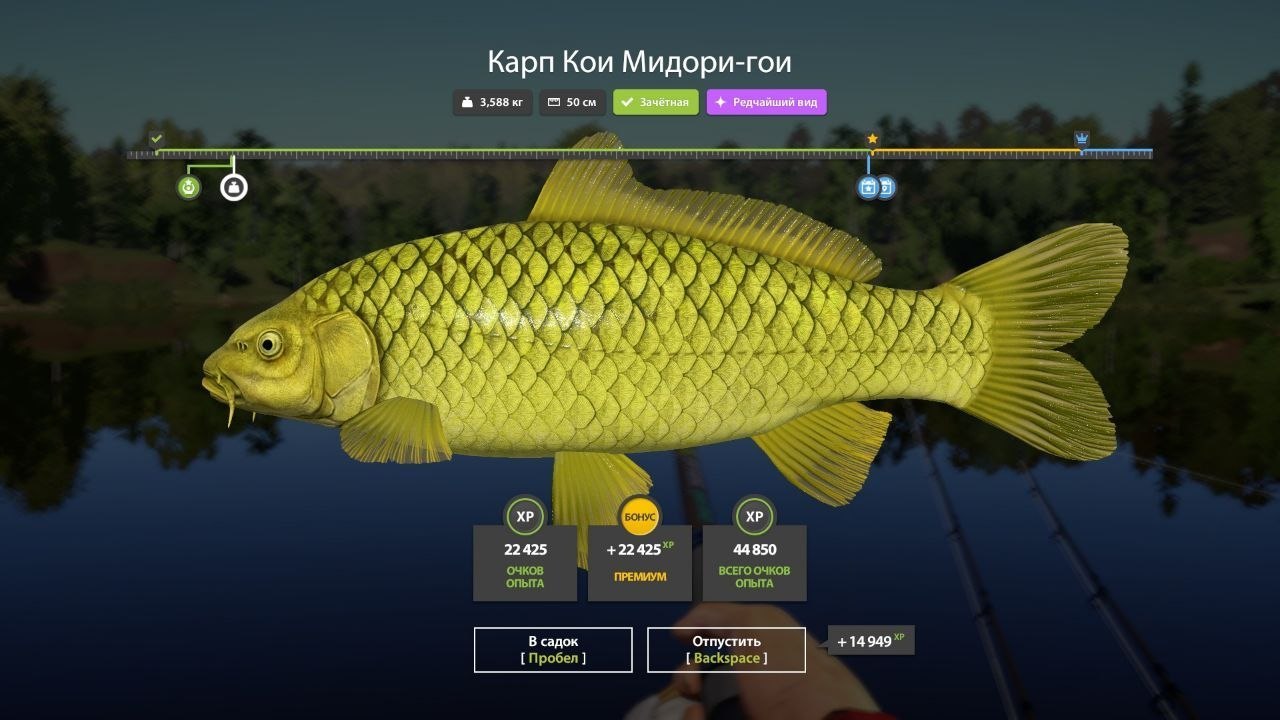Click the checkmark inside the Зачётная badge
The image size is (1280, 720).
(x=626, y=101)
